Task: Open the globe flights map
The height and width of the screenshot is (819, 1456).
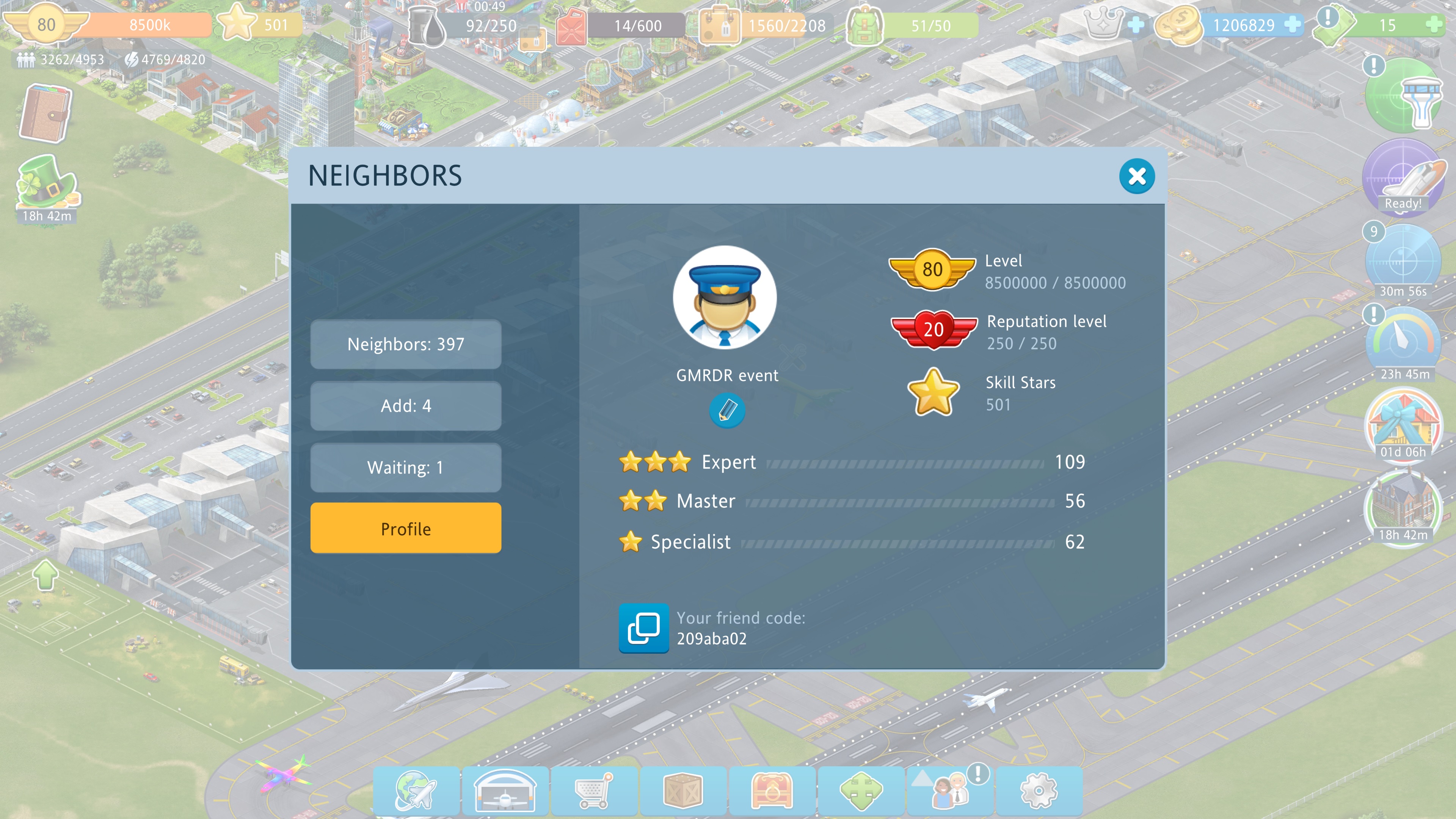Action: click(x=416, y=791)
